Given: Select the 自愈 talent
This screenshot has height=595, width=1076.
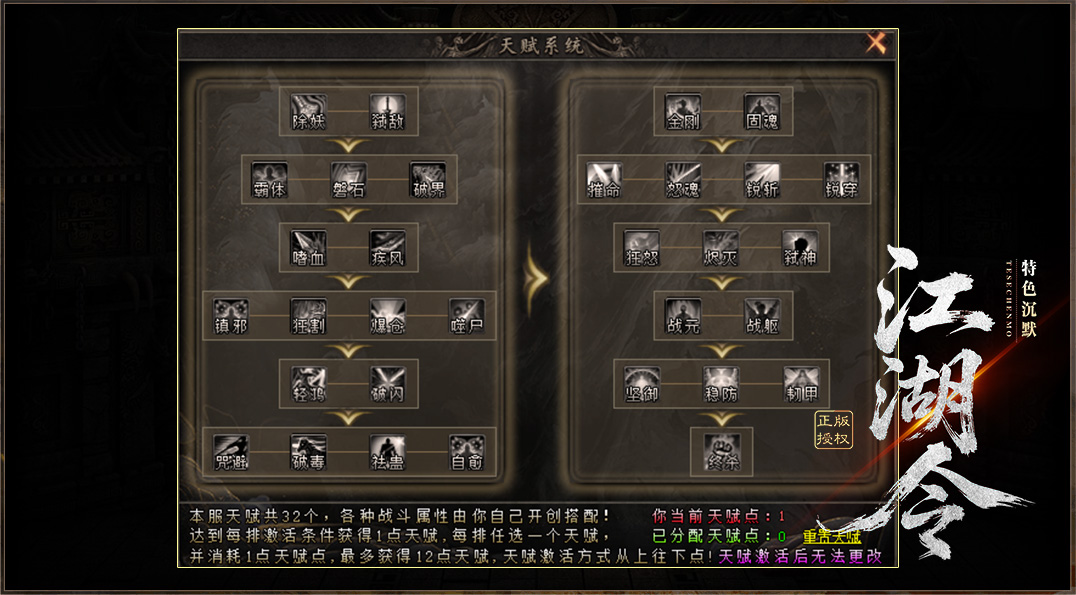Looking at the screenshot, I should [467, 448].
